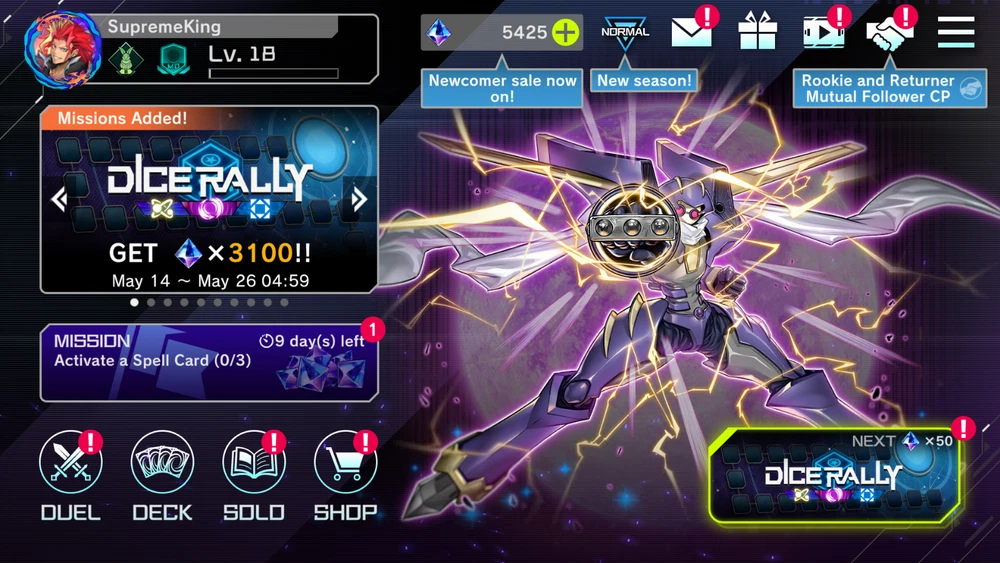The height and width of the screenshot is (563, 1000).
Task: Show next banner with right arrow
Action: 359,200
